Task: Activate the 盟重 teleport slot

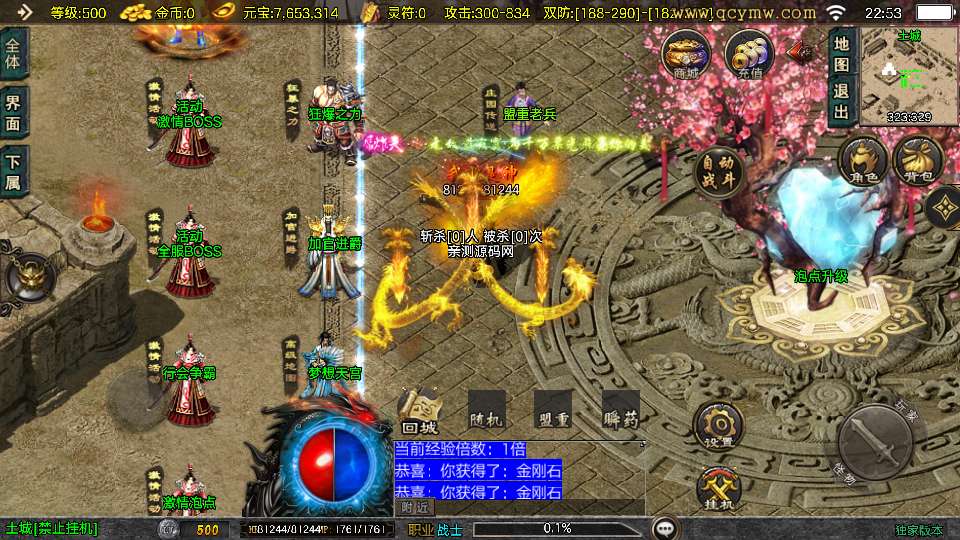Action: click(x=552, y=411)
